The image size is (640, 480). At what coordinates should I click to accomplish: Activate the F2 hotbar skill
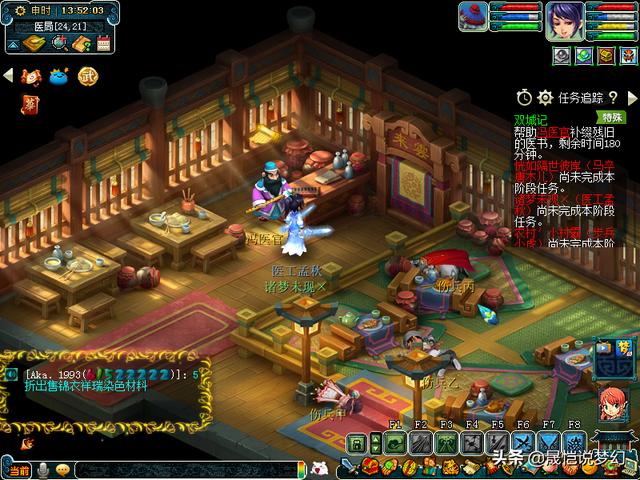point(420,443)
